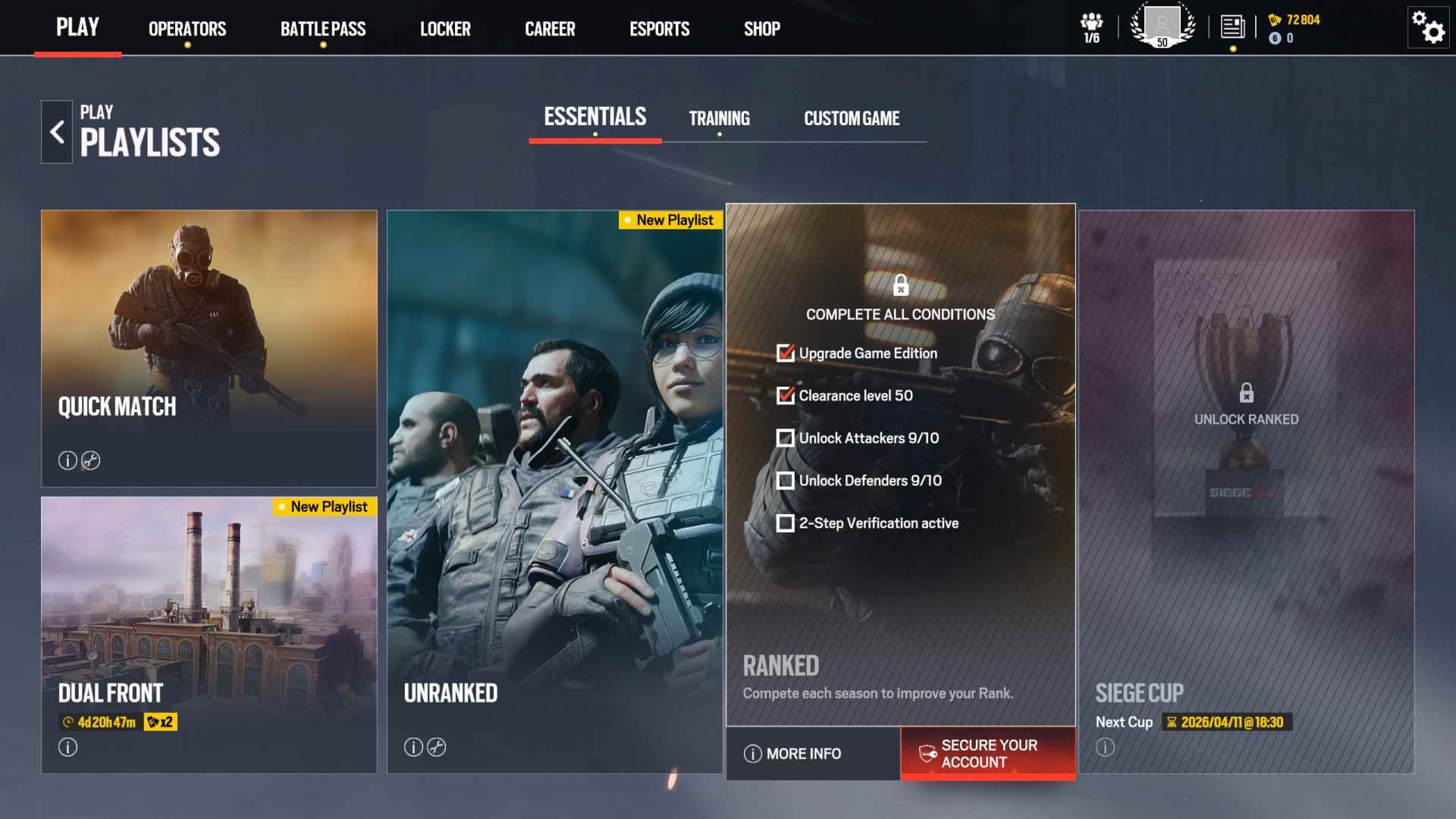Open the settings gear icon
The image size is (1456, 819).
click(1427, 29)
